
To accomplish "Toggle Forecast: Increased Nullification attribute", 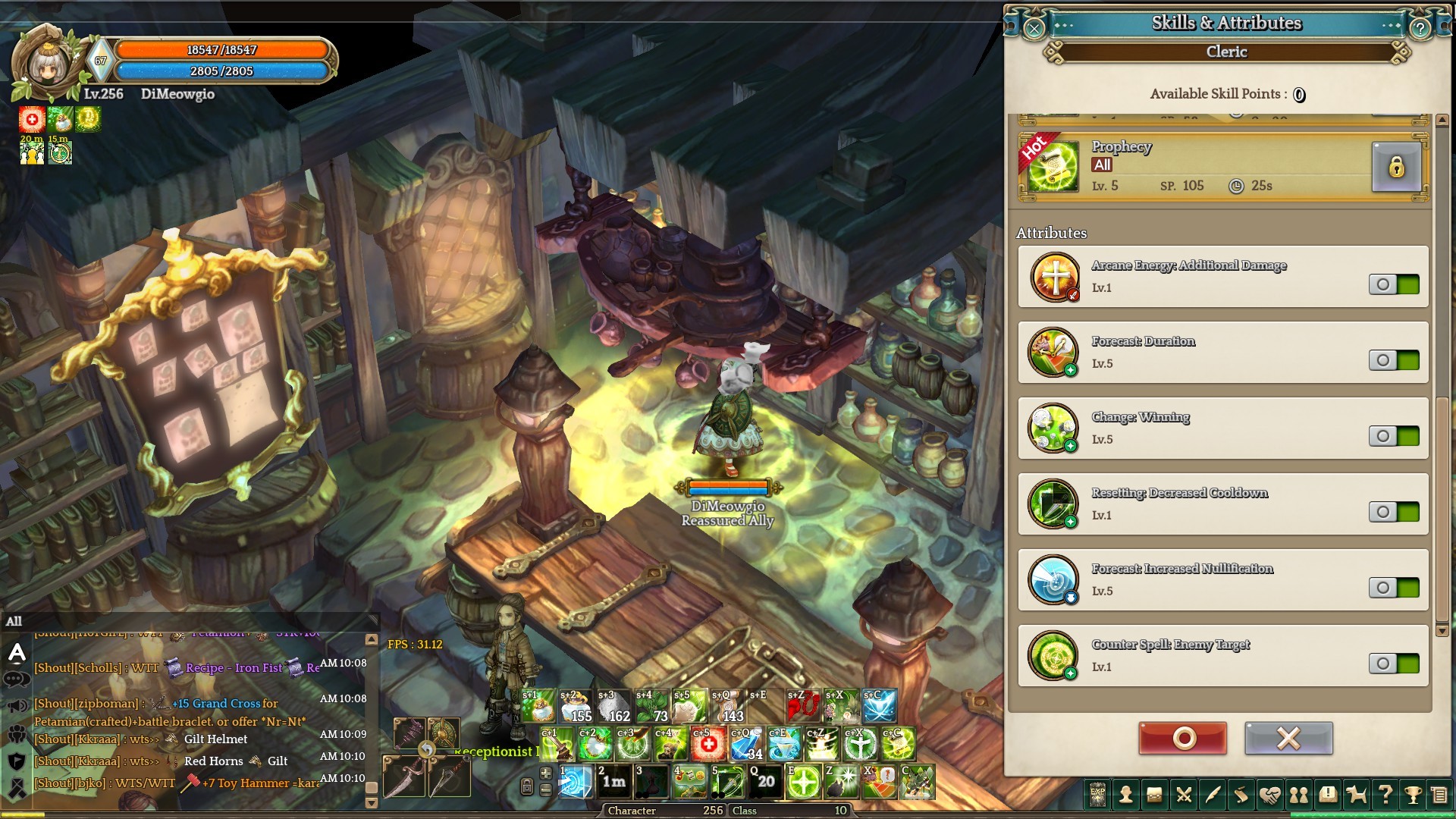I will point(1394,588).
